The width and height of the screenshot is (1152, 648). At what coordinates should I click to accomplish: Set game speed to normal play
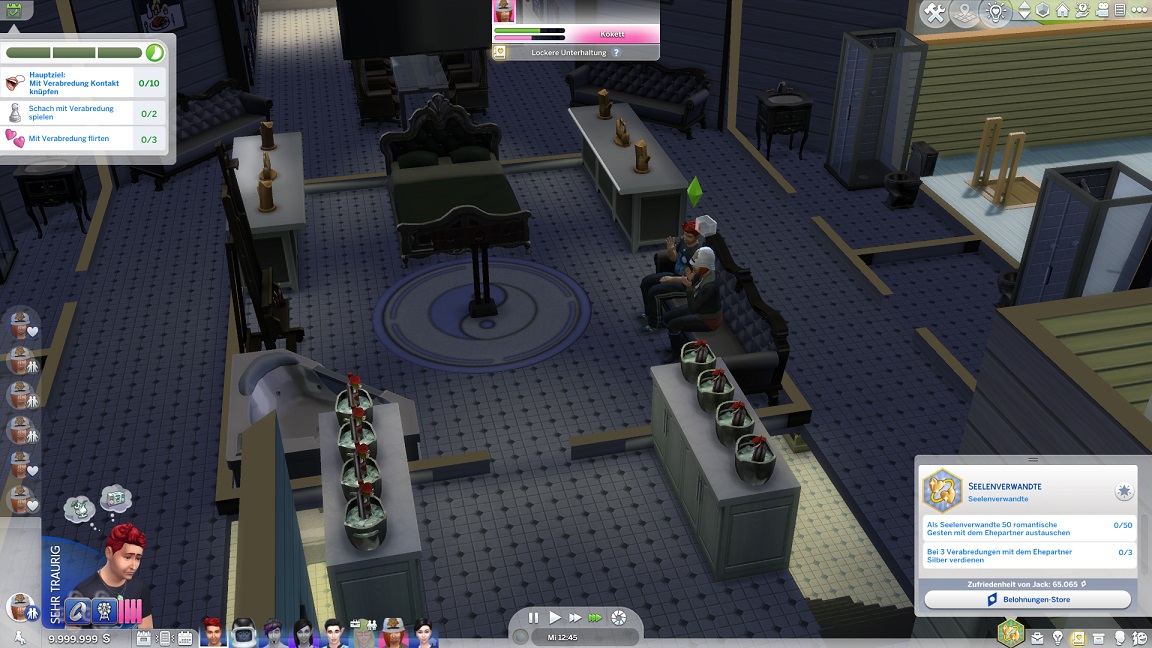[x=555, y=618]
